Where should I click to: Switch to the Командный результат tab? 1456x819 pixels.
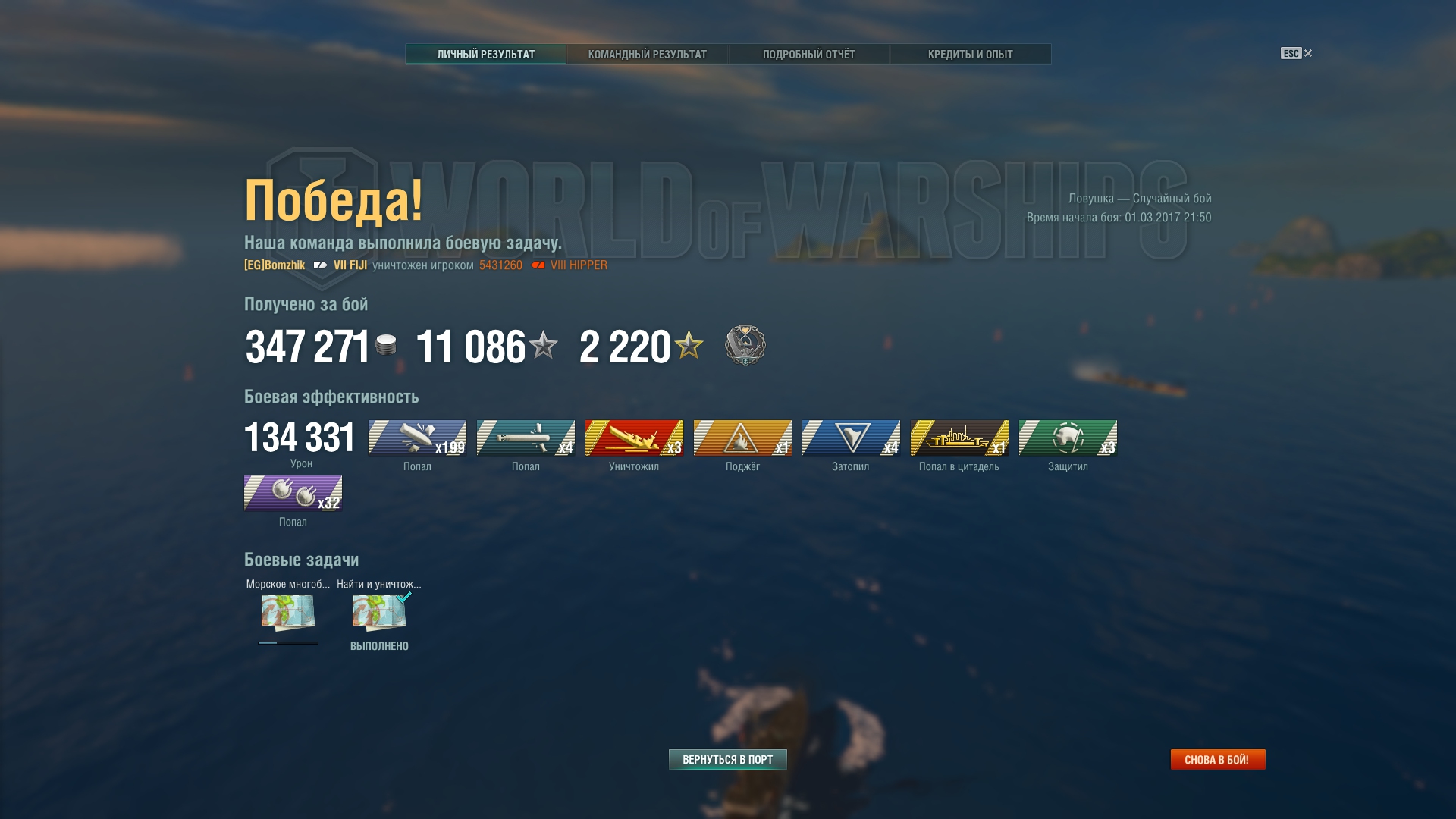point(647,55)
